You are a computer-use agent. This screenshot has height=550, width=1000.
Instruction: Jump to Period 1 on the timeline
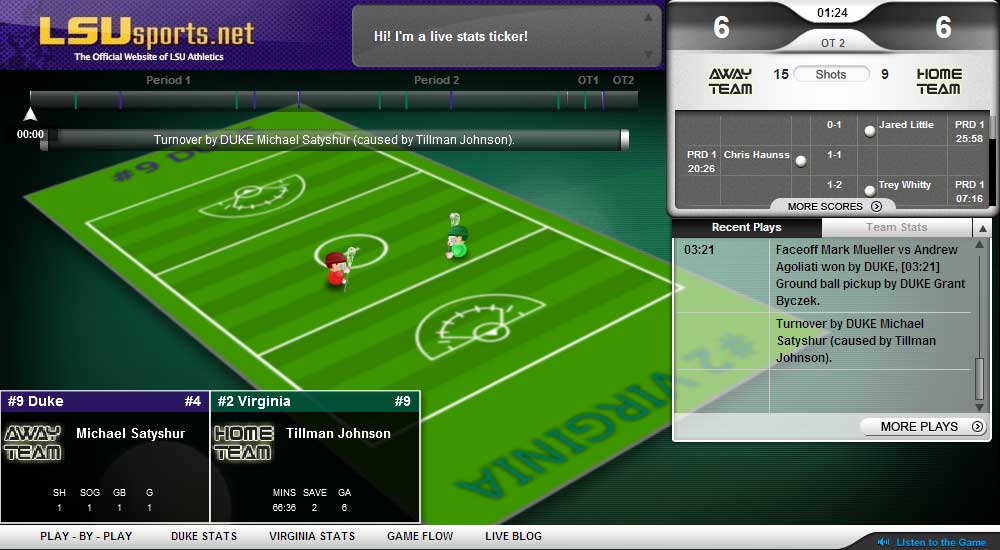pyautogui.click(x=168, y=80)
